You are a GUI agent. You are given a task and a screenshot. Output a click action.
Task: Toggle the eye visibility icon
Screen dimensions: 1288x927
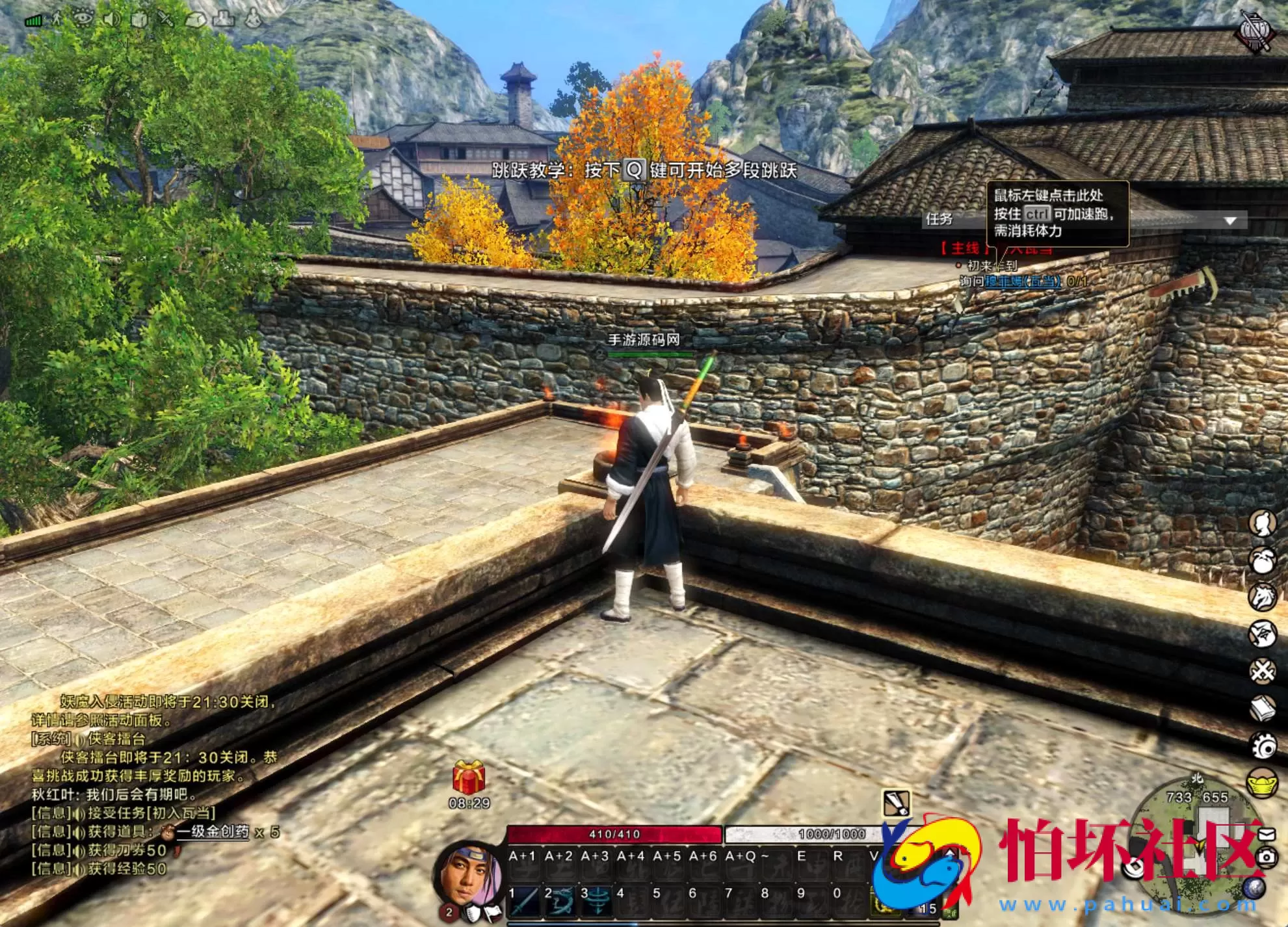coord(84,18)
